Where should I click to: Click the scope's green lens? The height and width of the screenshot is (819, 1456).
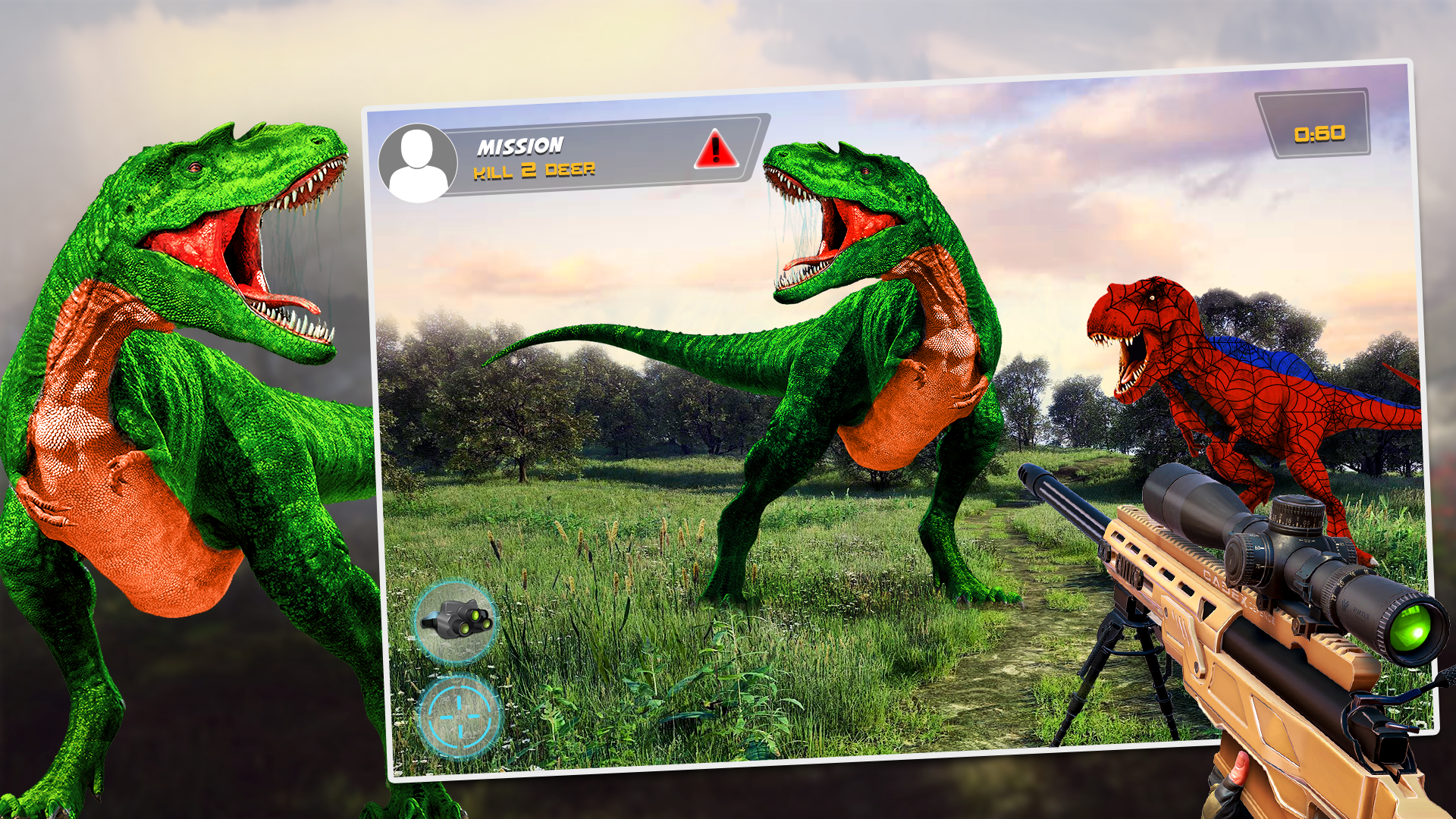[1412, 630]
